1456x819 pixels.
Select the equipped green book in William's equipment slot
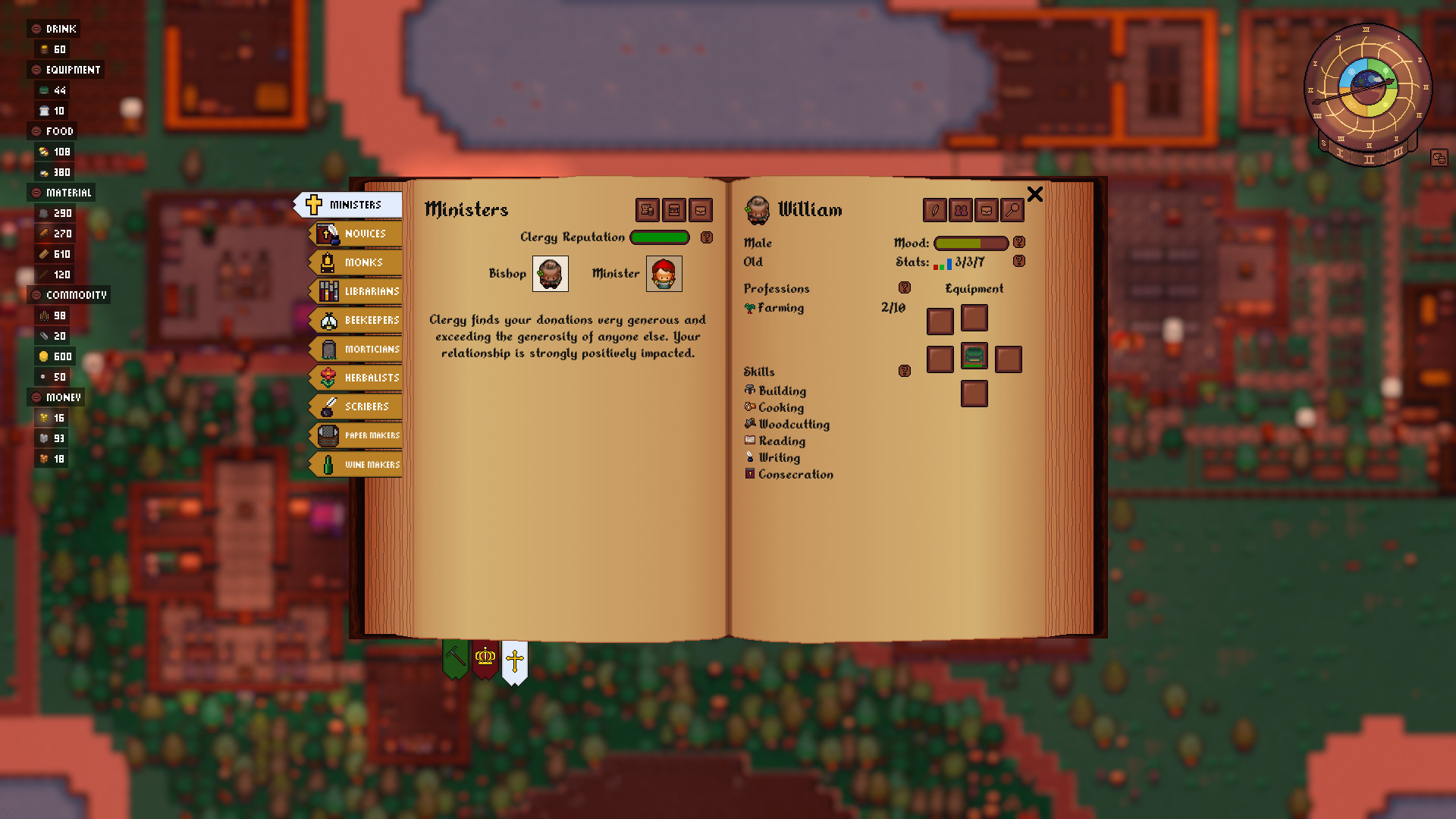point(974,358)
